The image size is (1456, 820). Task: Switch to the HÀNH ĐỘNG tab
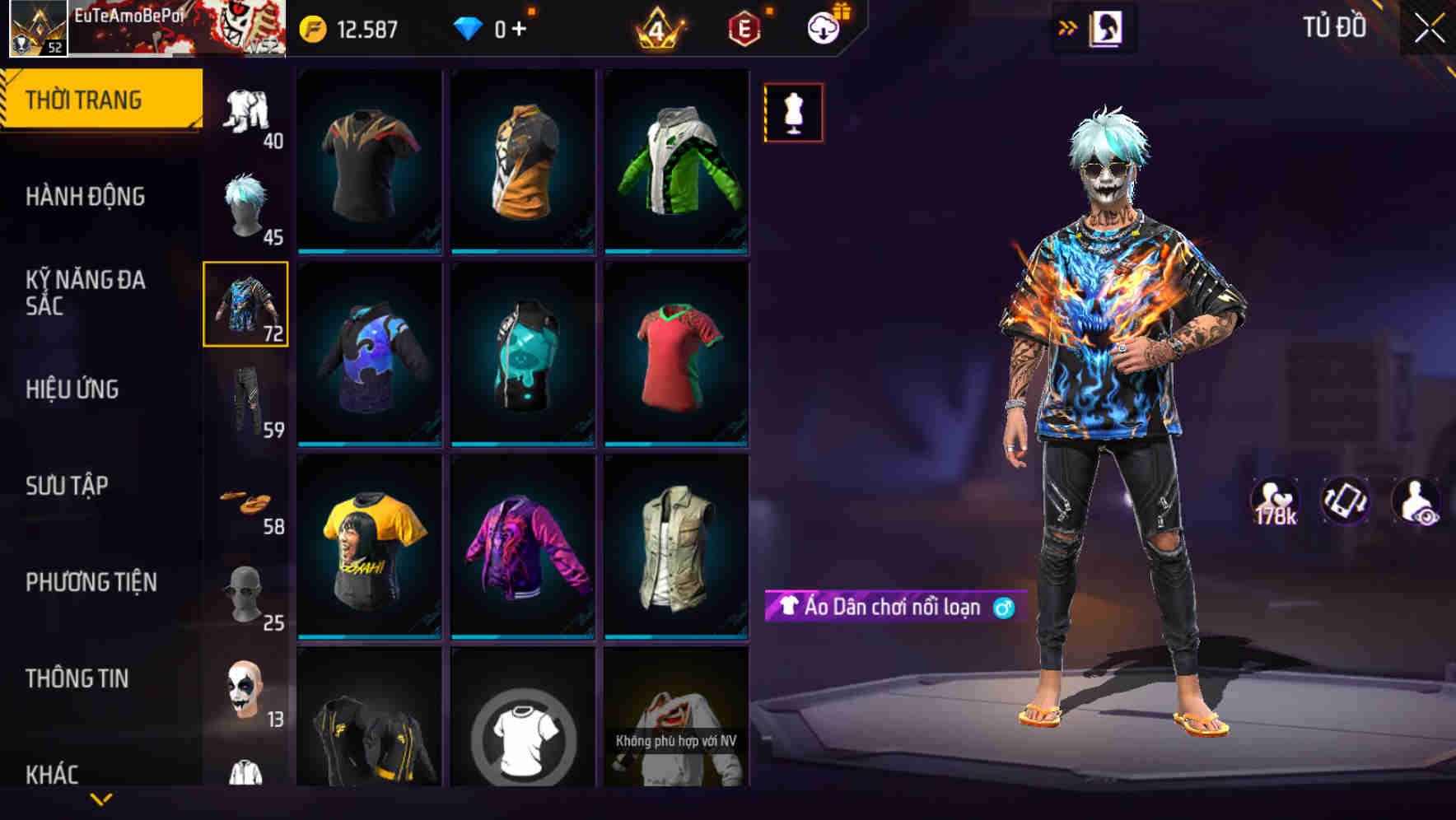[x=86, y=197]
